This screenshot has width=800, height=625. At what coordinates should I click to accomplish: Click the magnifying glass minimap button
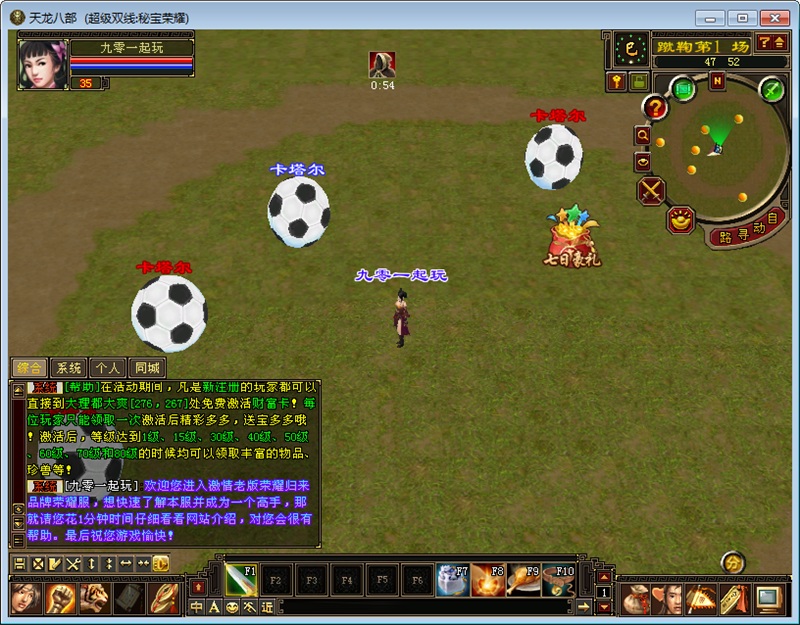pos(642,135)
